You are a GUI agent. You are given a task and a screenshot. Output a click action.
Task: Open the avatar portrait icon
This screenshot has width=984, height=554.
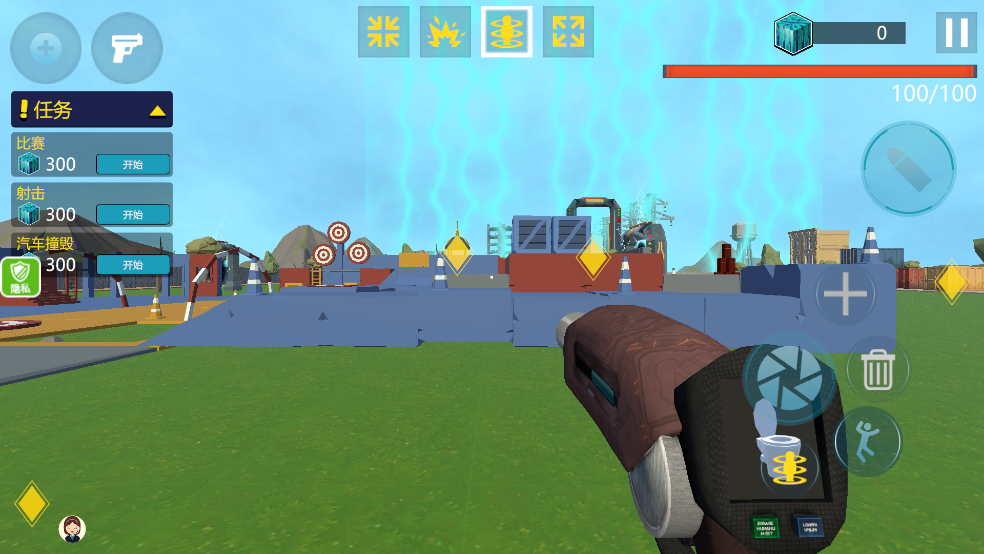[x=72, y=528]
